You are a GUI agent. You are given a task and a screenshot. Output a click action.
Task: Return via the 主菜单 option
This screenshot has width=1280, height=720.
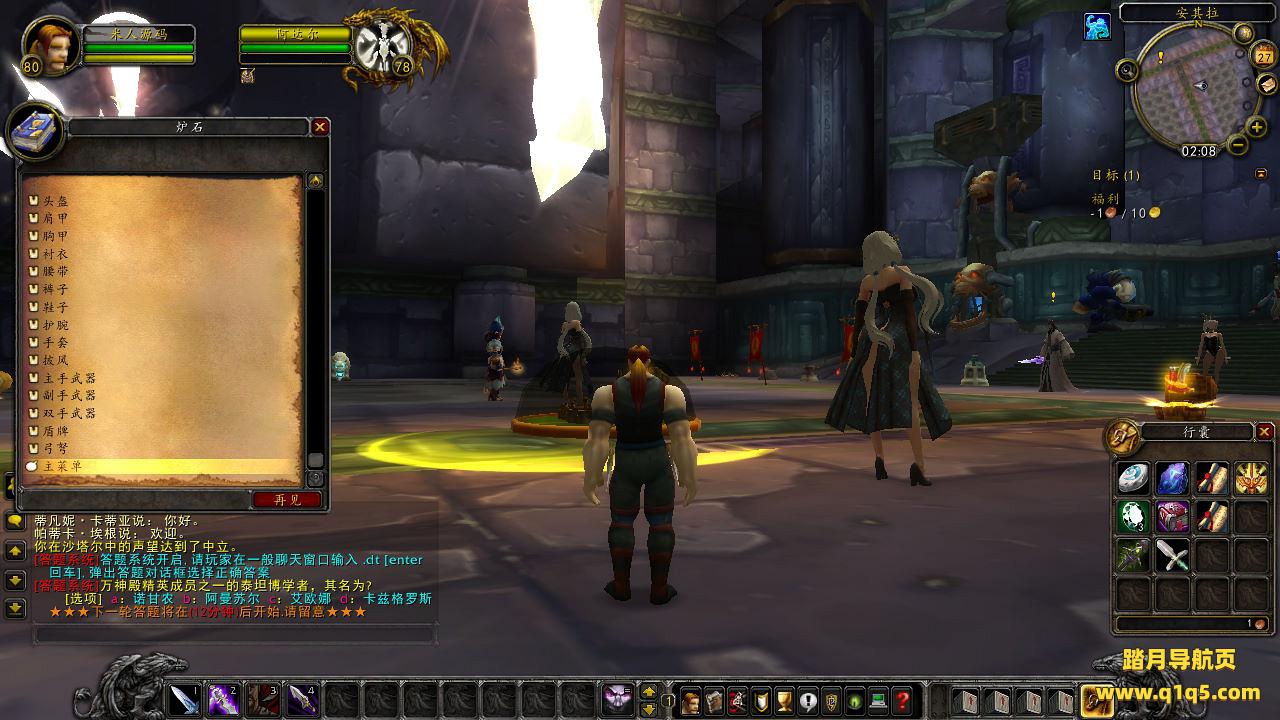point(62,466)
